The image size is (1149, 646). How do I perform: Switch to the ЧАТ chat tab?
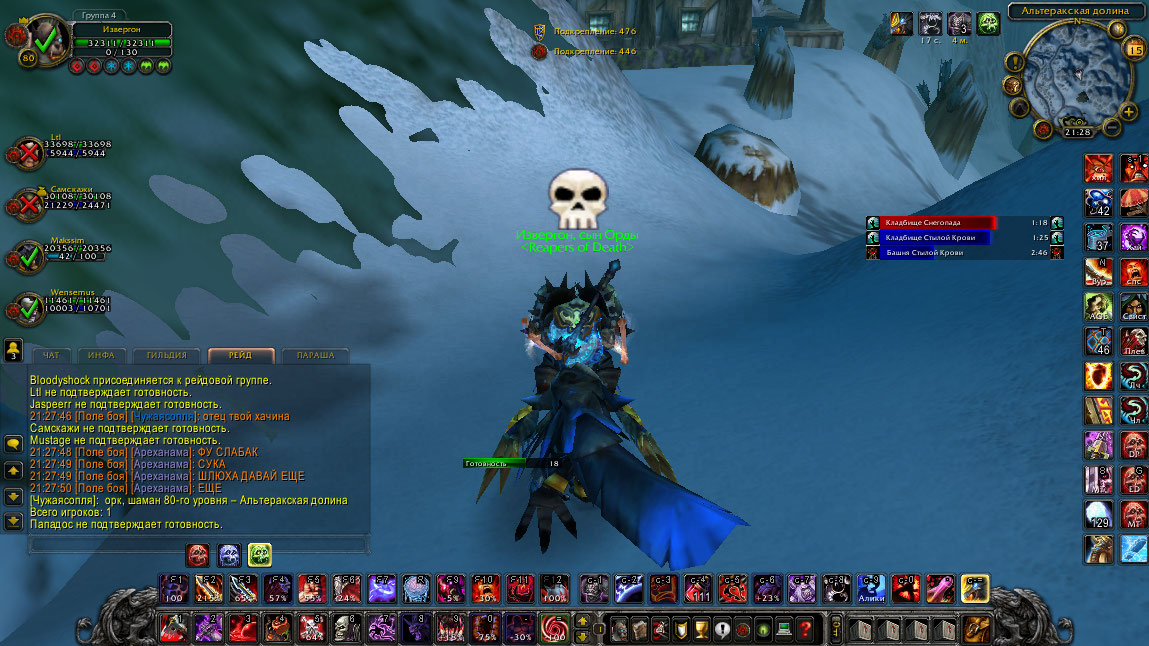point(50,355)
